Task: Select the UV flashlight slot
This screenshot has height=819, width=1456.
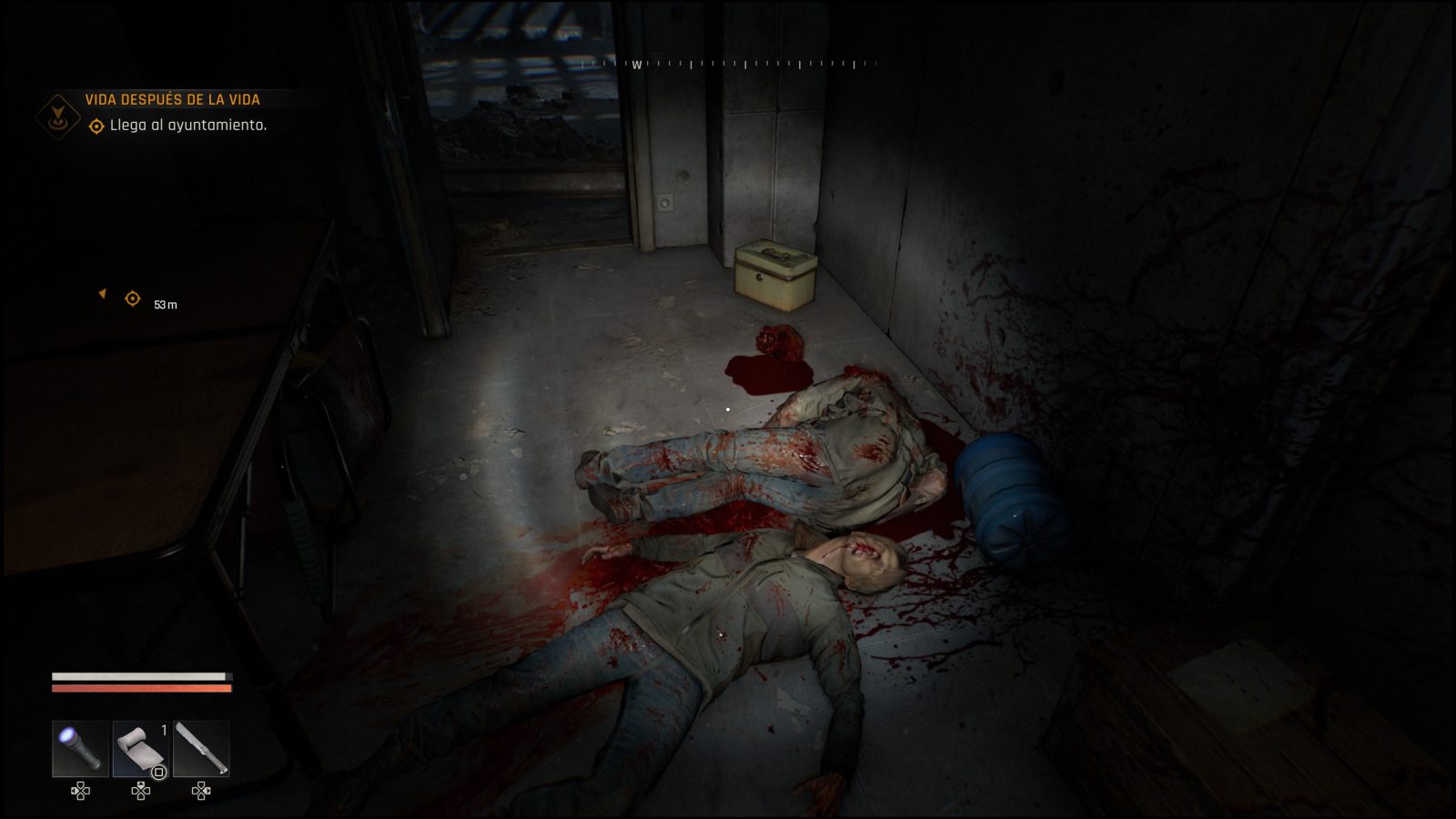Action: pyautogui.click(x=80, y=749)
